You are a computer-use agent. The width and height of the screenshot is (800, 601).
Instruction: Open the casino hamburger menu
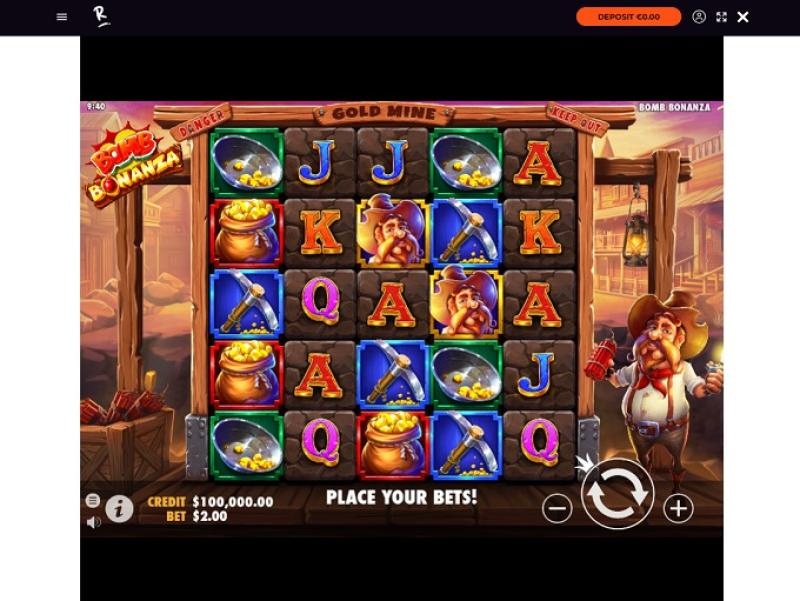[62, 17]
